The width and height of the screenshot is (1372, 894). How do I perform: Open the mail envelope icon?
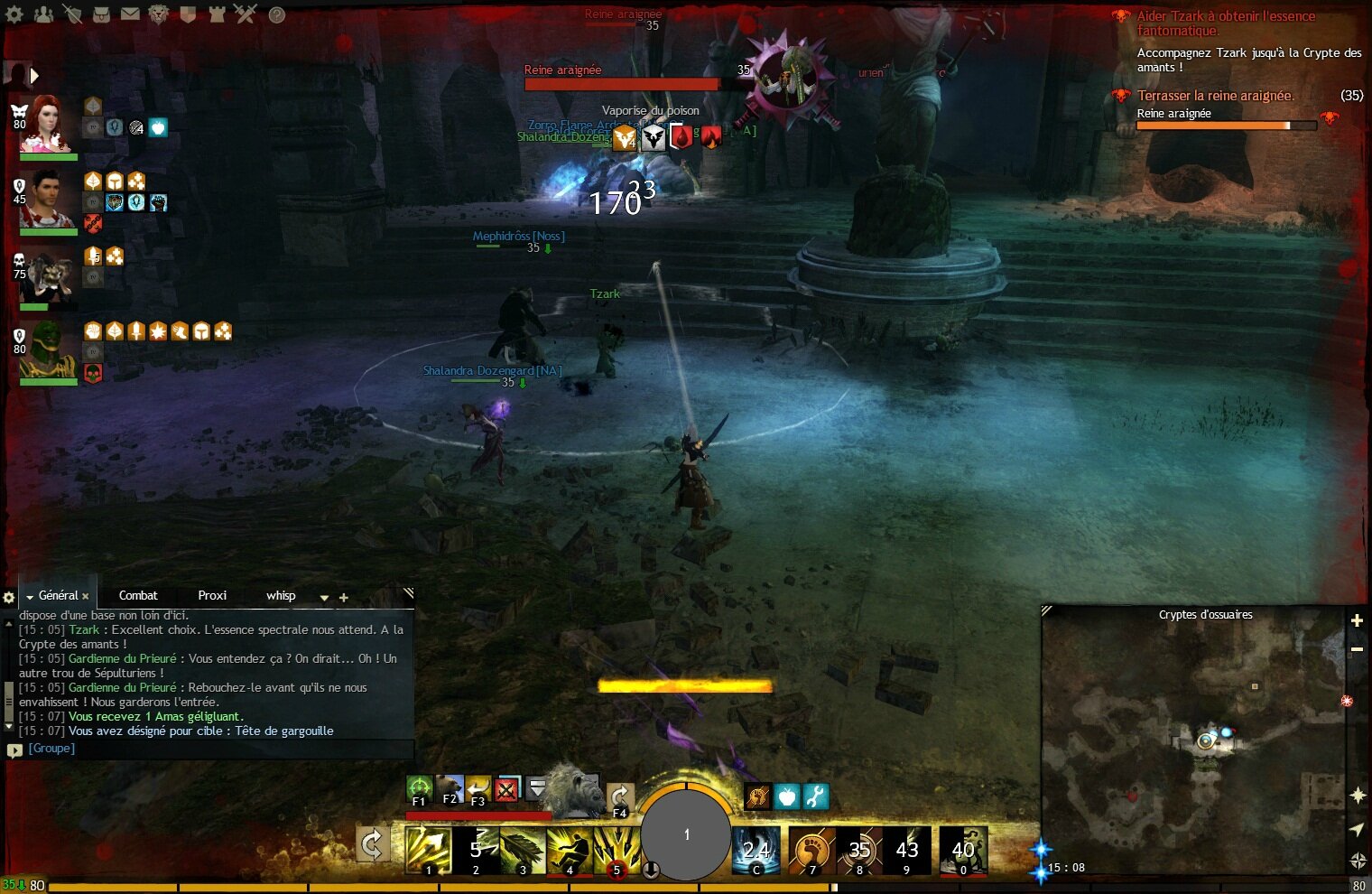130,14
